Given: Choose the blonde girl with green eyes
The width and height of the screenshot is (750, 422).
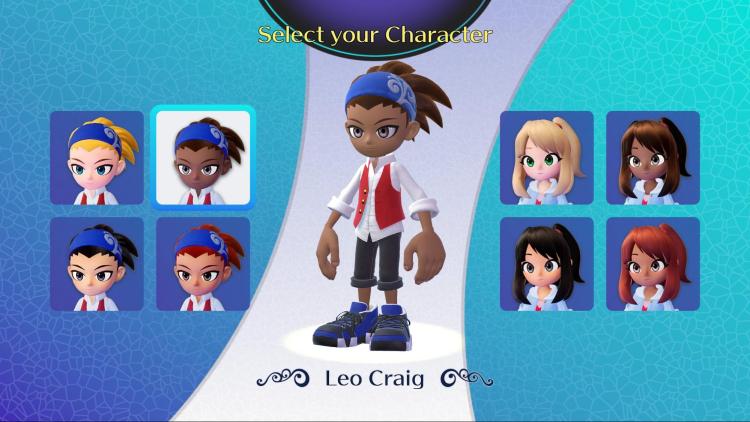Looking at the screenshot, I should [546, 158].
